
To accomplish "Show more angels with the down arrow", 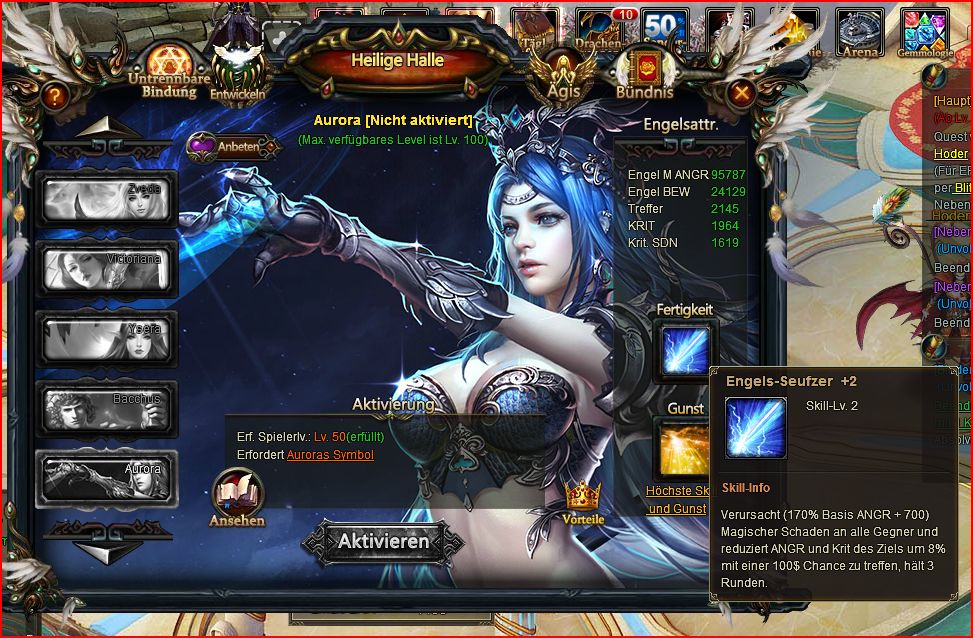I will [x=107, y=551].
